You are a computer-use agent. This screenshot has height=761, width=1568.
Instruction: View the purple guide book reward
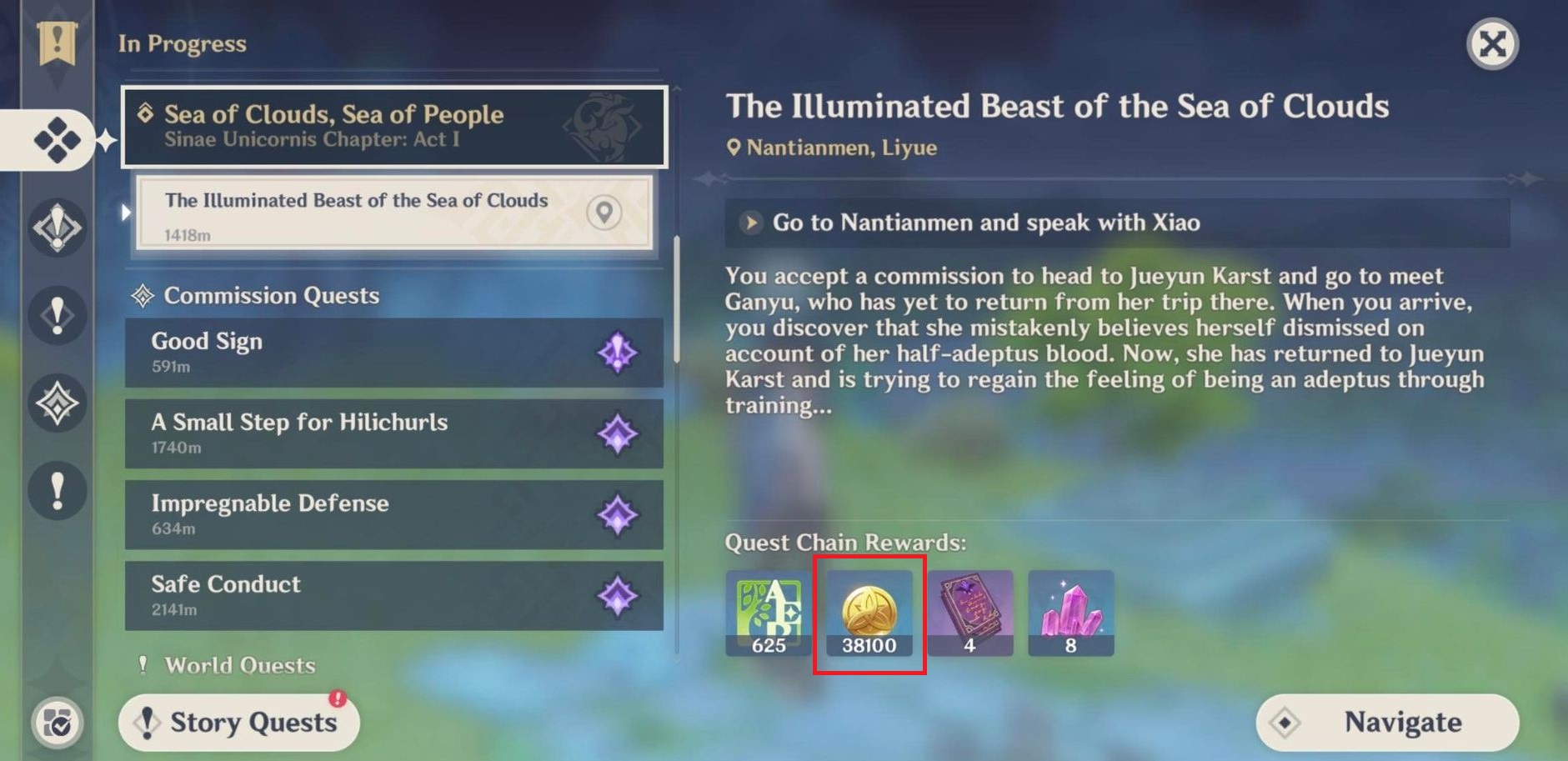click(970, 614)
